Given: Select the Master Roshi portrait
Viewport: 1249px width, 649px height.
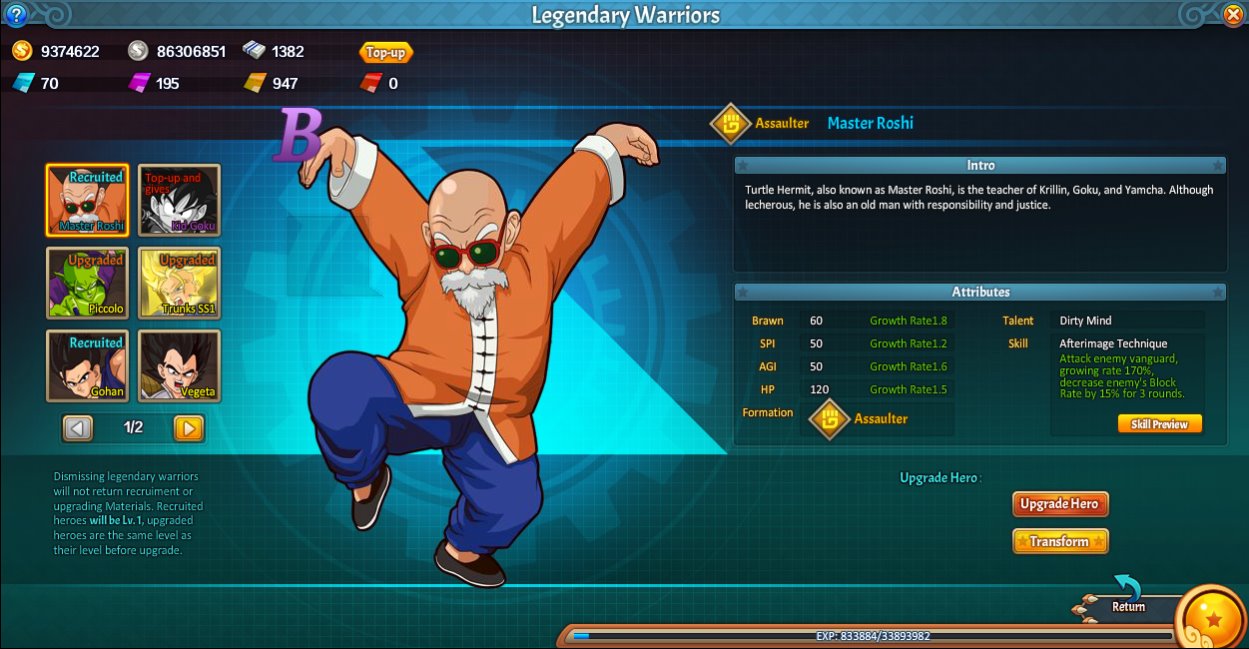Looking at the screenshot, I should pos(87,200).
